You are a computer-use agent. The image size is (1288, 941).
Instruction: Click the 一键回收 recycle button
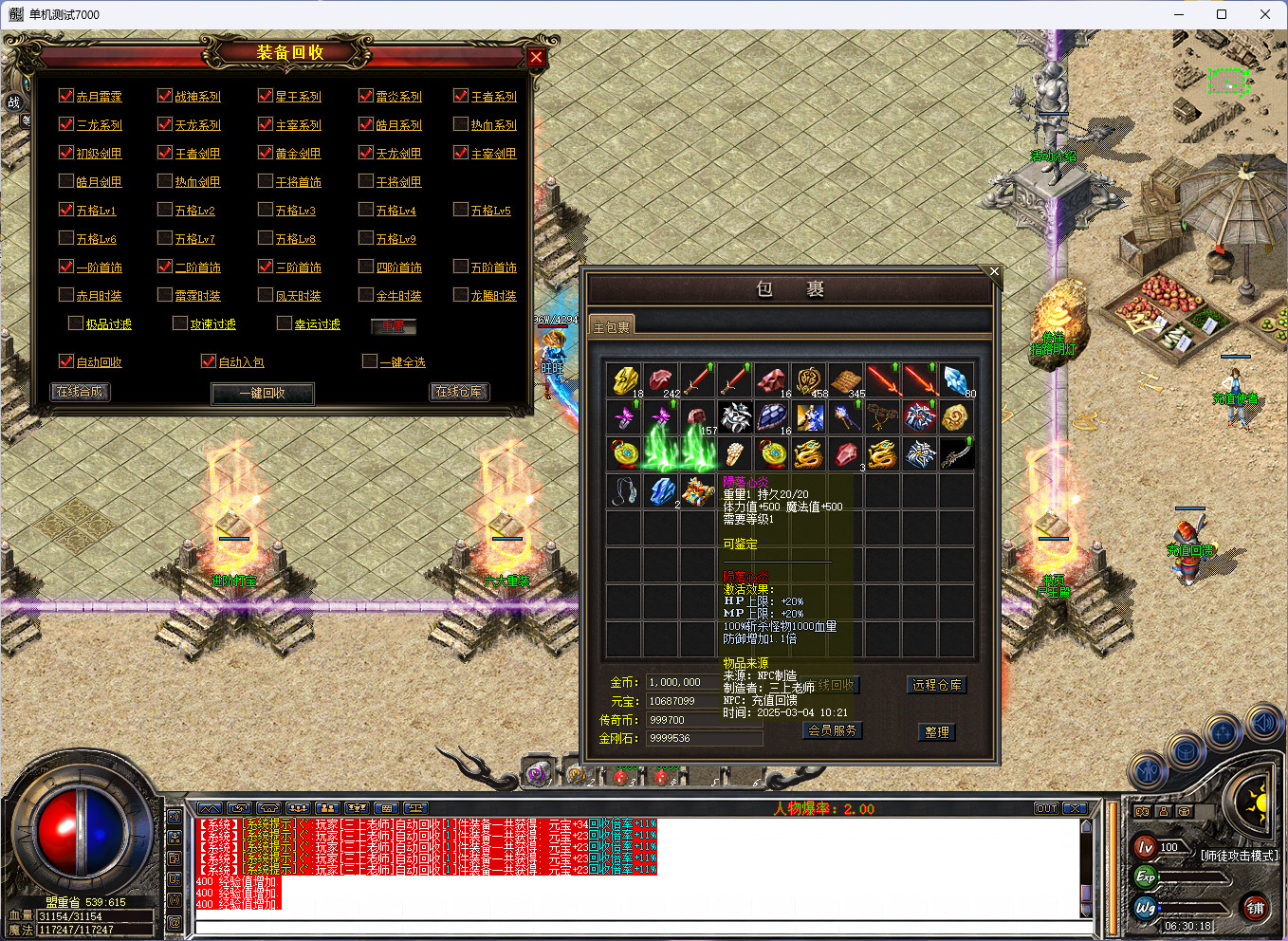pyautogui.click(x=262, y=393)
